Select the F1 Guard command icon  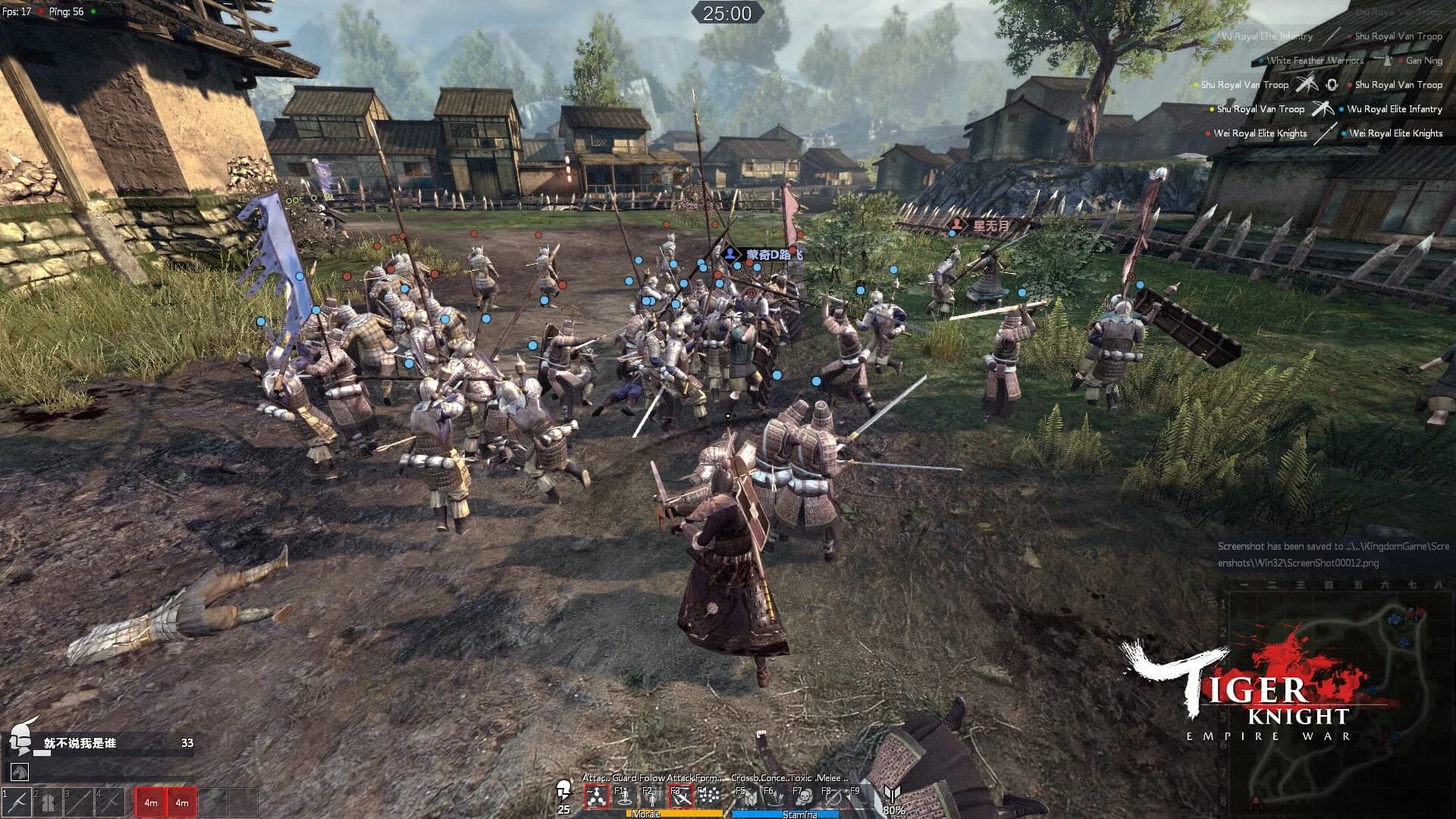(x=625, y=797)
